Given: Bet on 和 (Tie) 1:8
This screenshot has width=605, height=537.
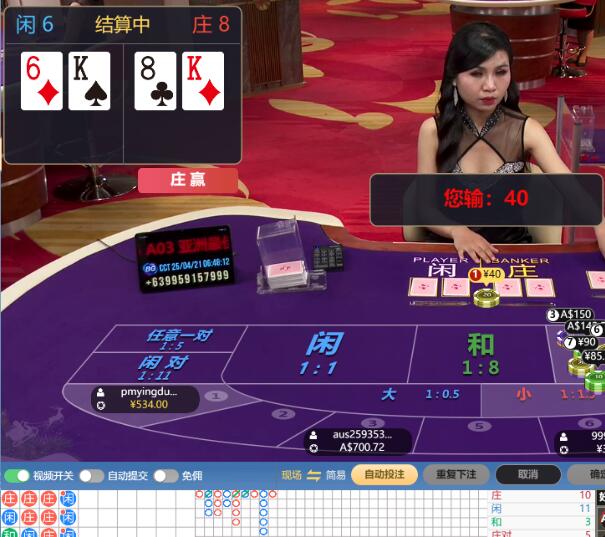Looking at the screenshot, I should coord(481,353).
